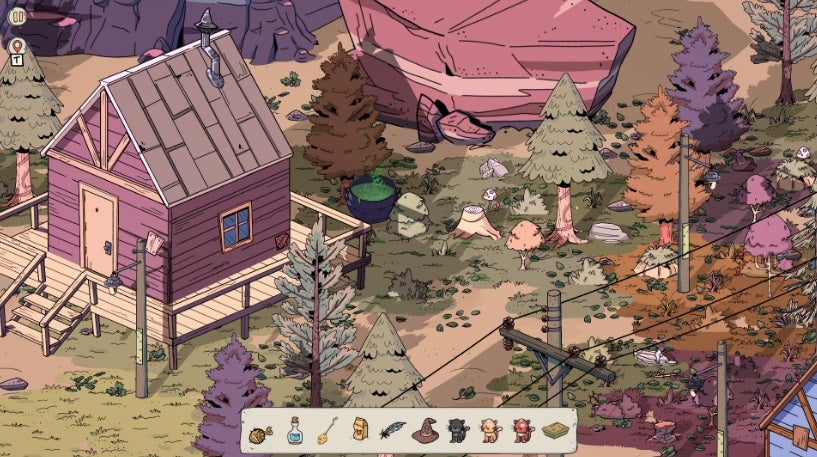Choose the red cat in the item bar
The width and height of the screenshot is (817, 457).
(x=522, y=431)
